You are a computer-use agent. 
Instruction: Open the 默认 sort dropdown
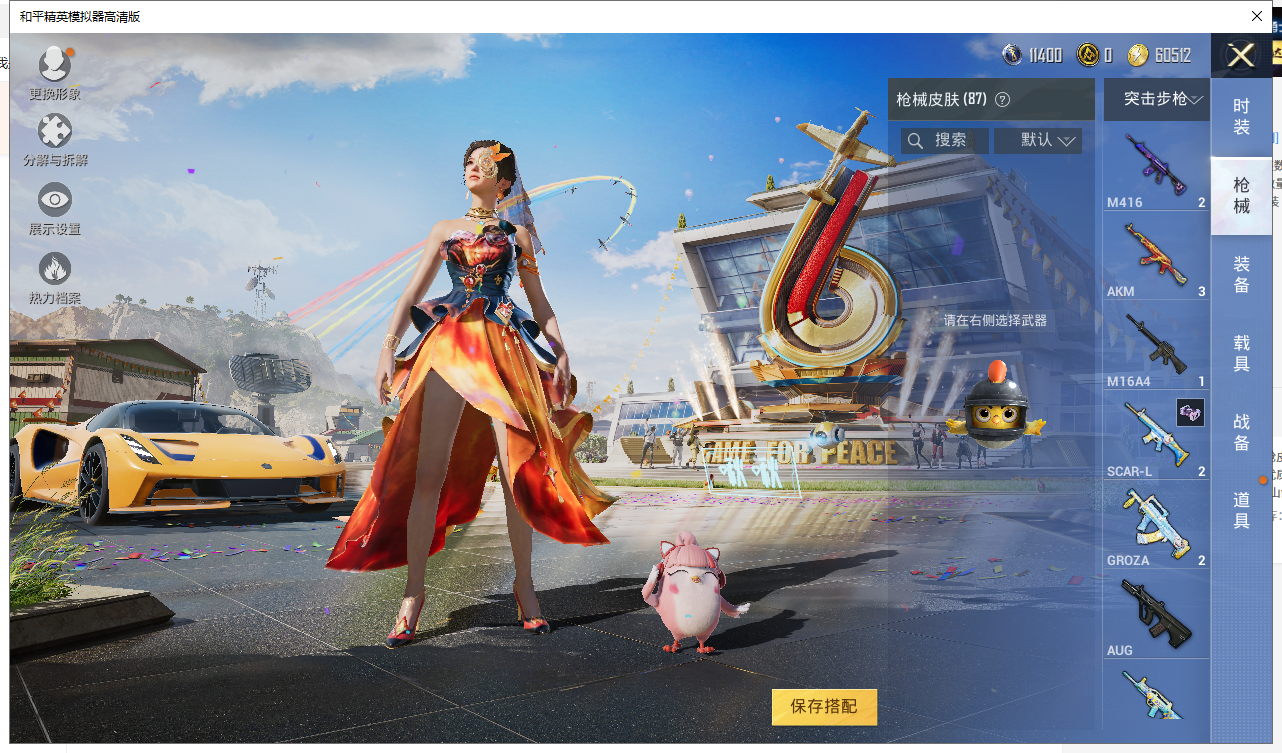[1038, 140]
